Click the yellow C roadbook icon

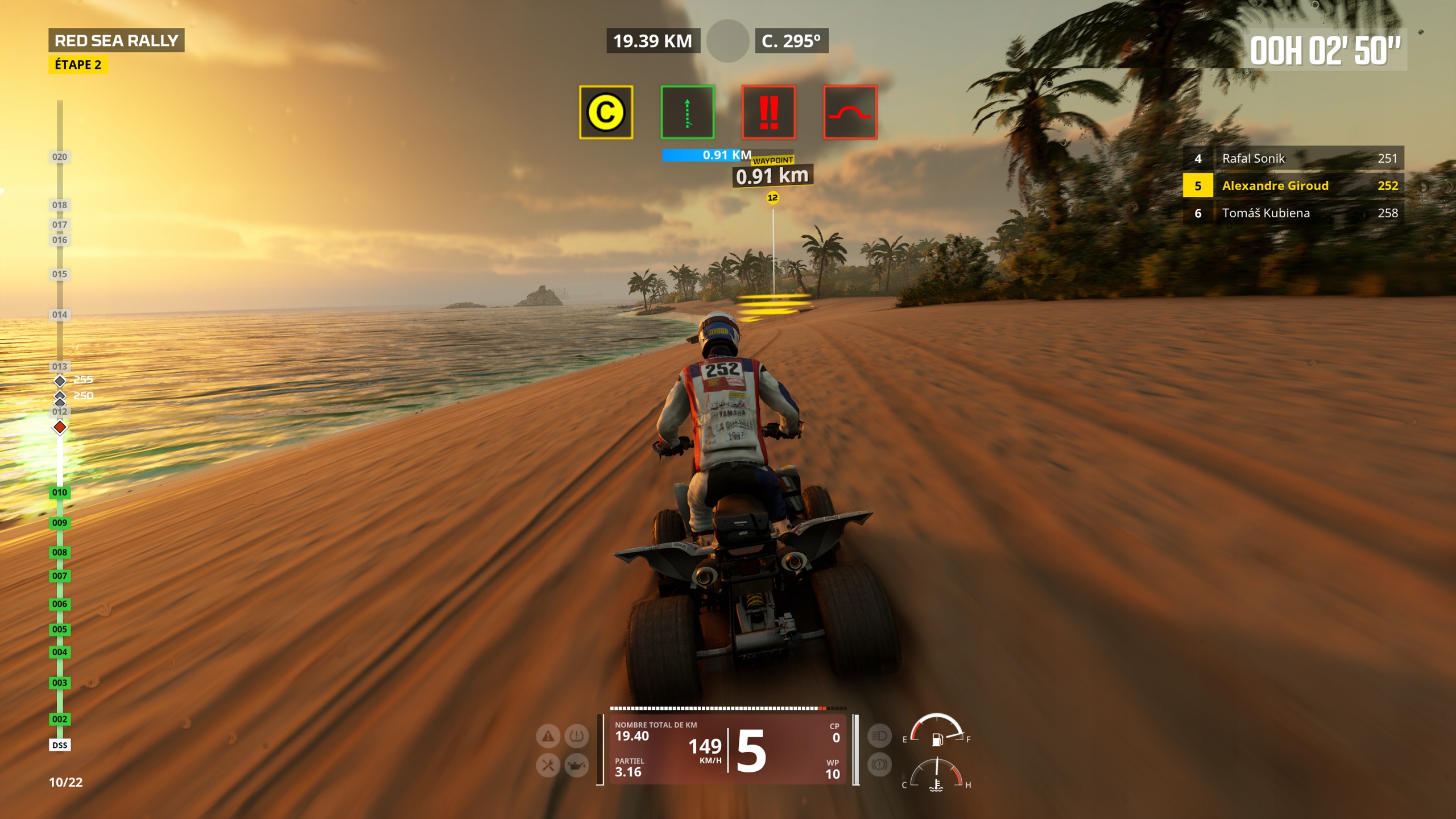(x=606, y=112)
